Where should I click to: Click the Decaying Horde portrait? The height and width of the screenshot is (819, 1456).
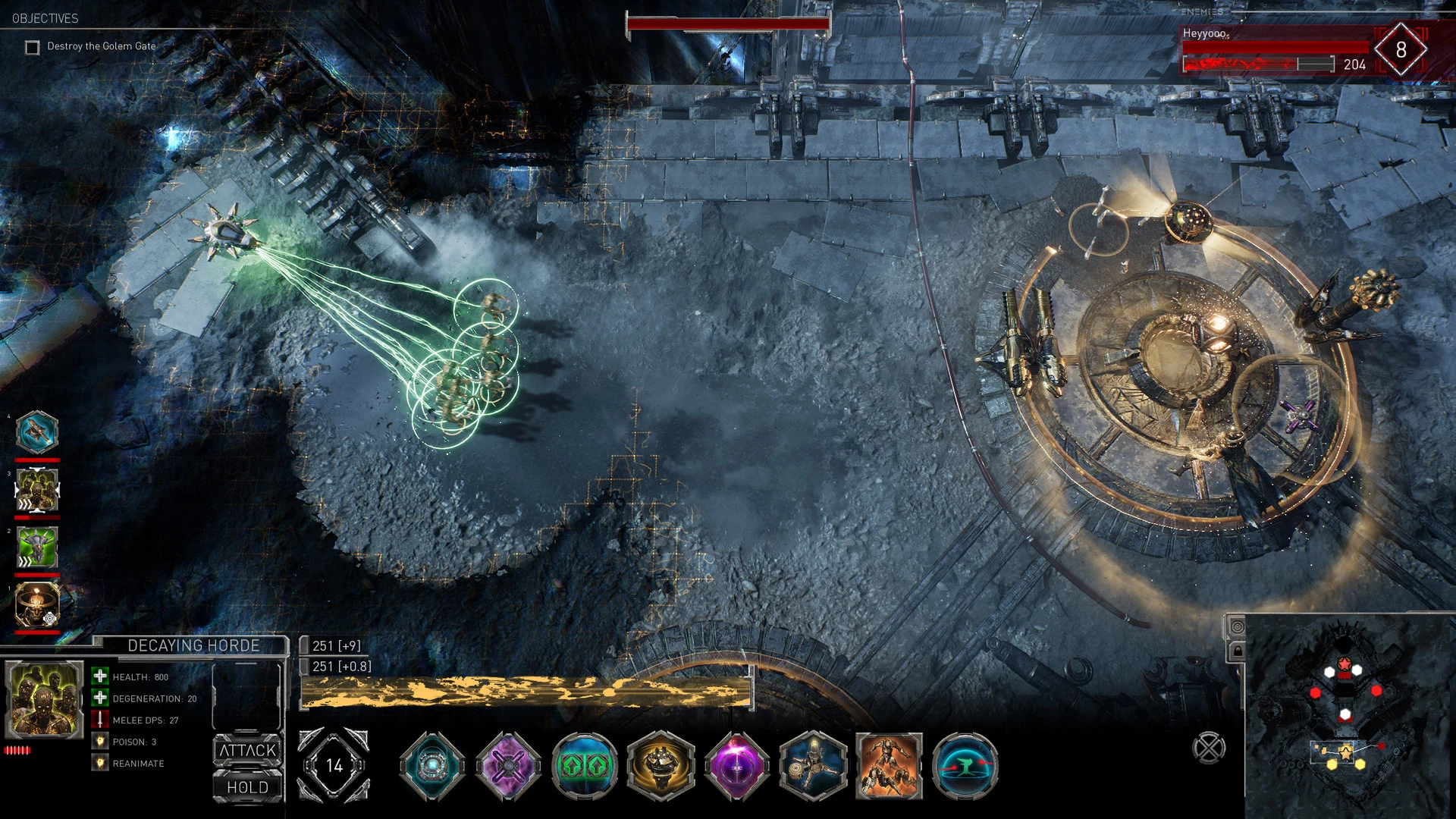pos(44,699)
